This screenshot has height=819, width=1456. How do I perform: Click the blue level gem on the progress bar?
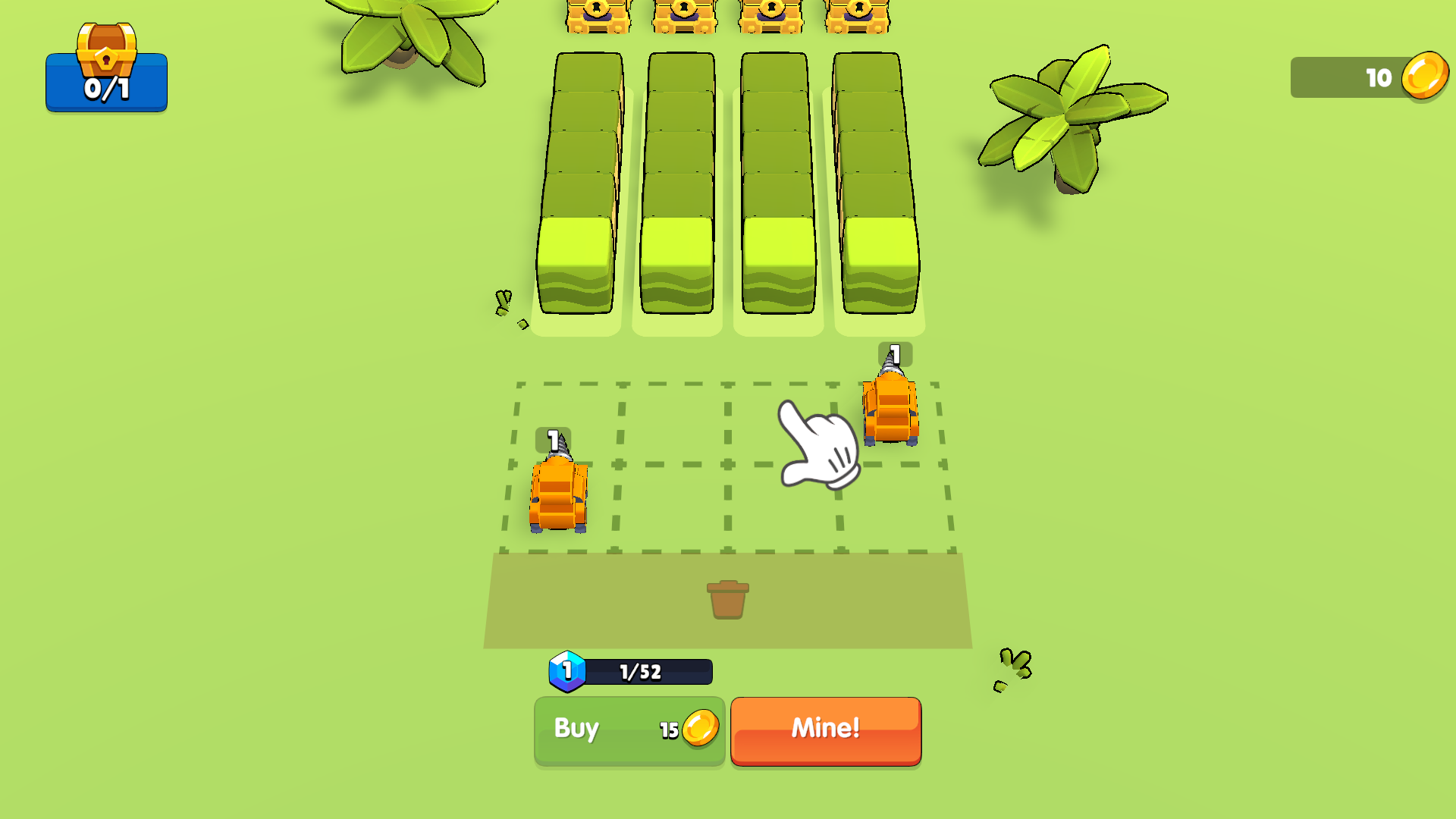pos(567,669)
